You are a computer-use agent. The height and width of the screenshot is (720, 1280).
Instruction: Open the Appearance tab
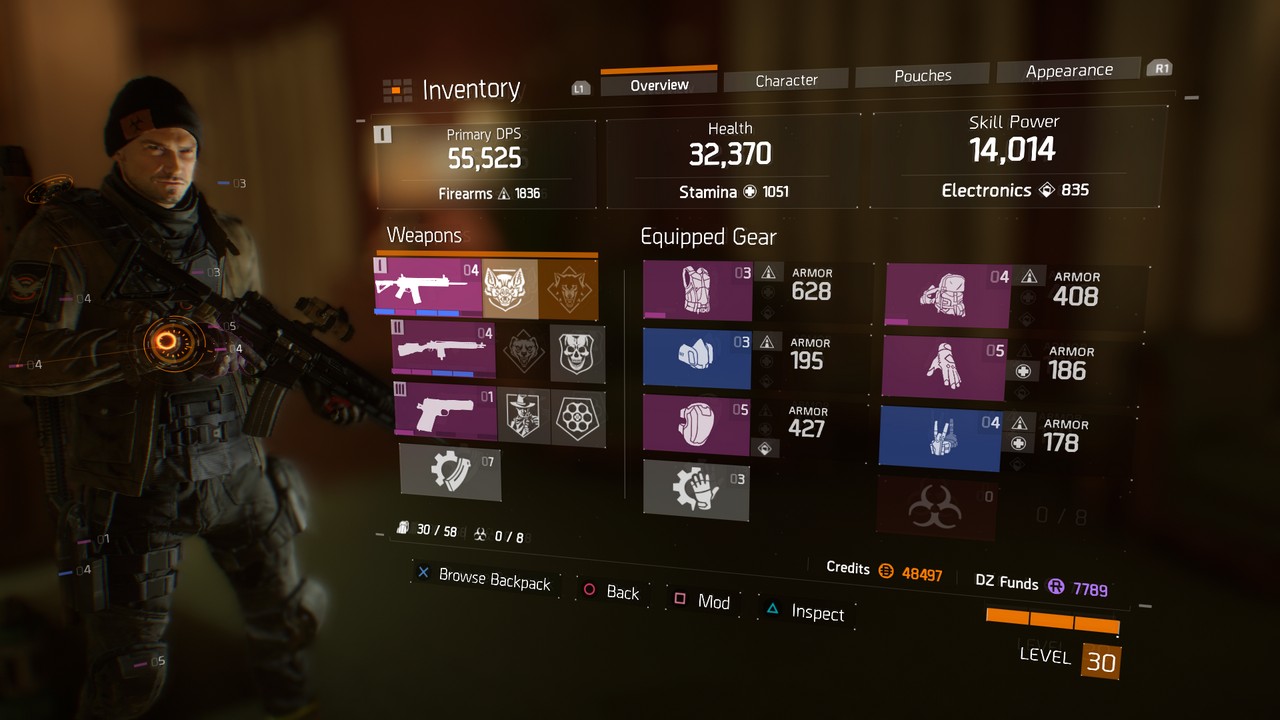1068,70
